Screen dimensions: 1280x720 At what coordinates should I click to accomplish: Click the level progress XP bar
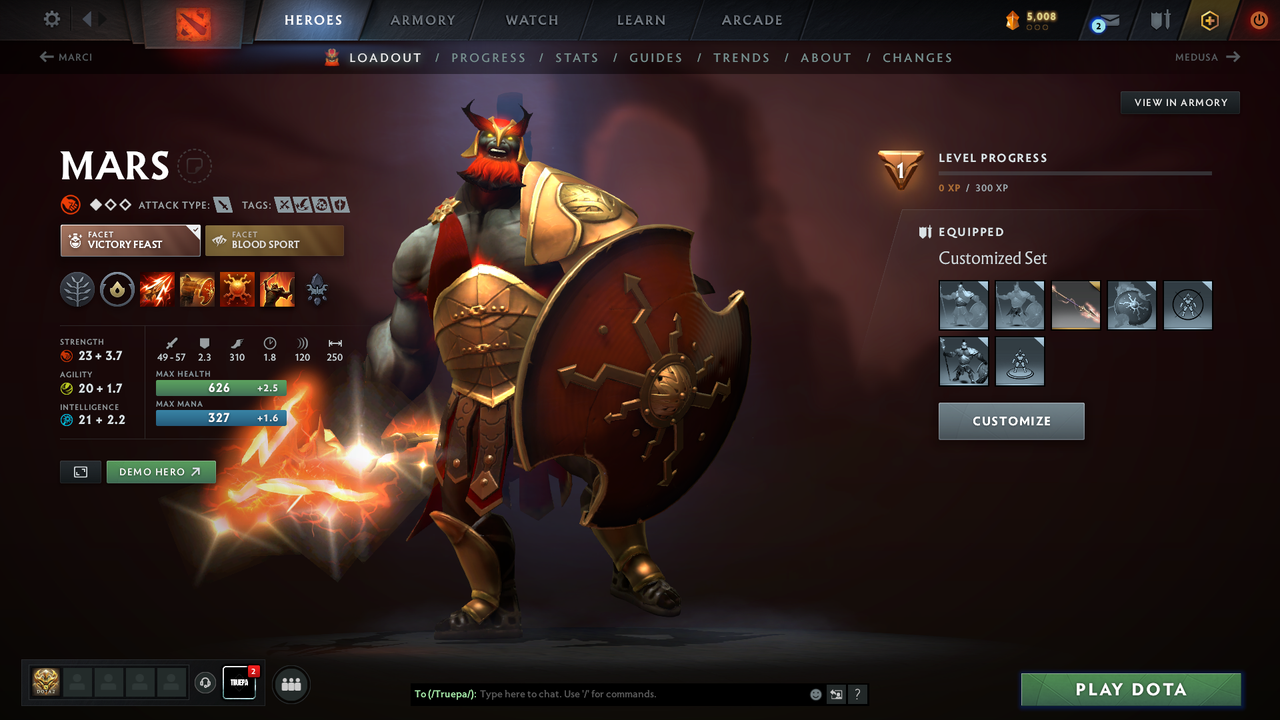1075,171
